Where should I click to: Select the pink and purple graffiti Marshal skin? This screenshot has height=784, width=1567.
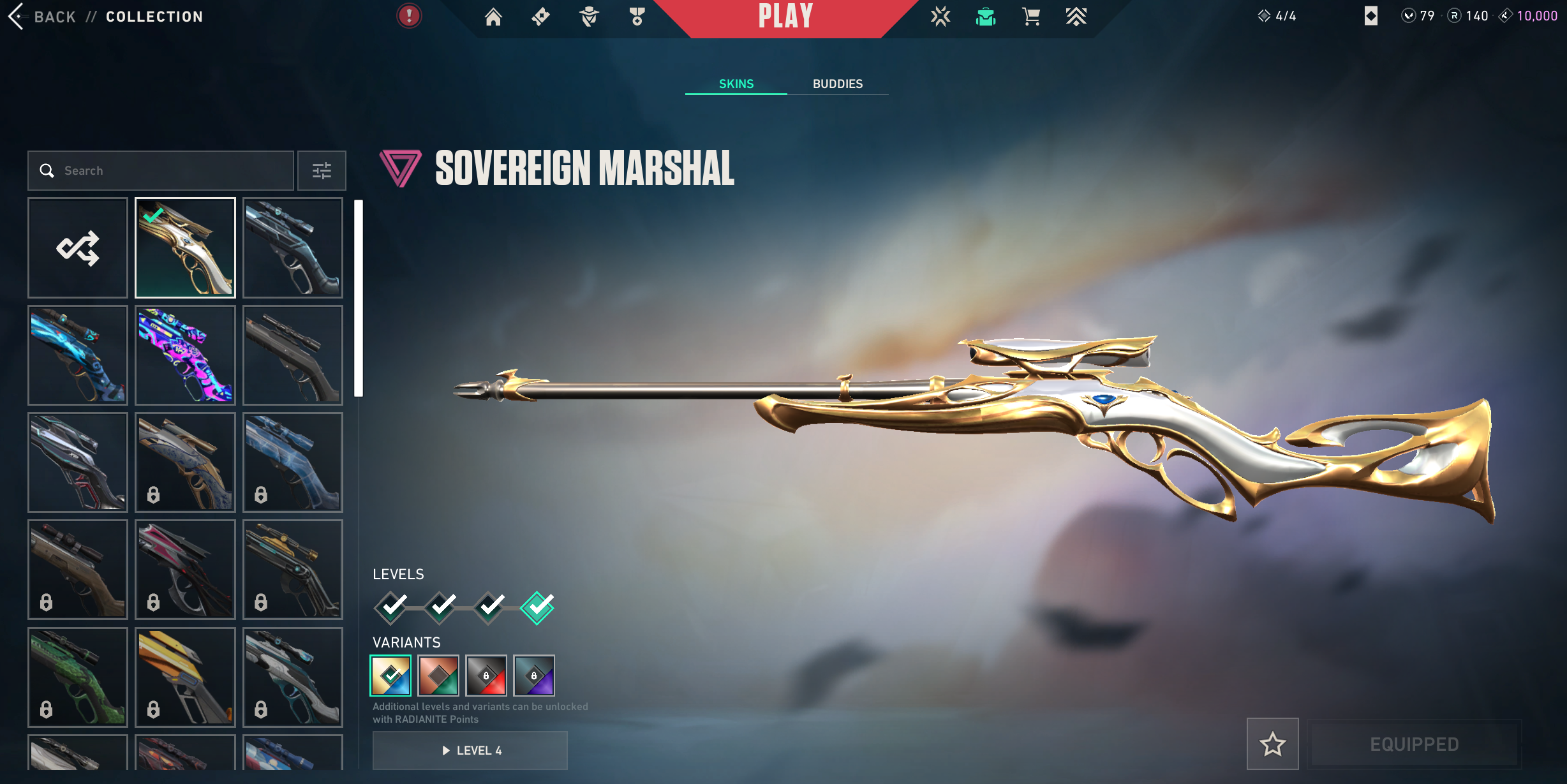[x=185, y=355]
